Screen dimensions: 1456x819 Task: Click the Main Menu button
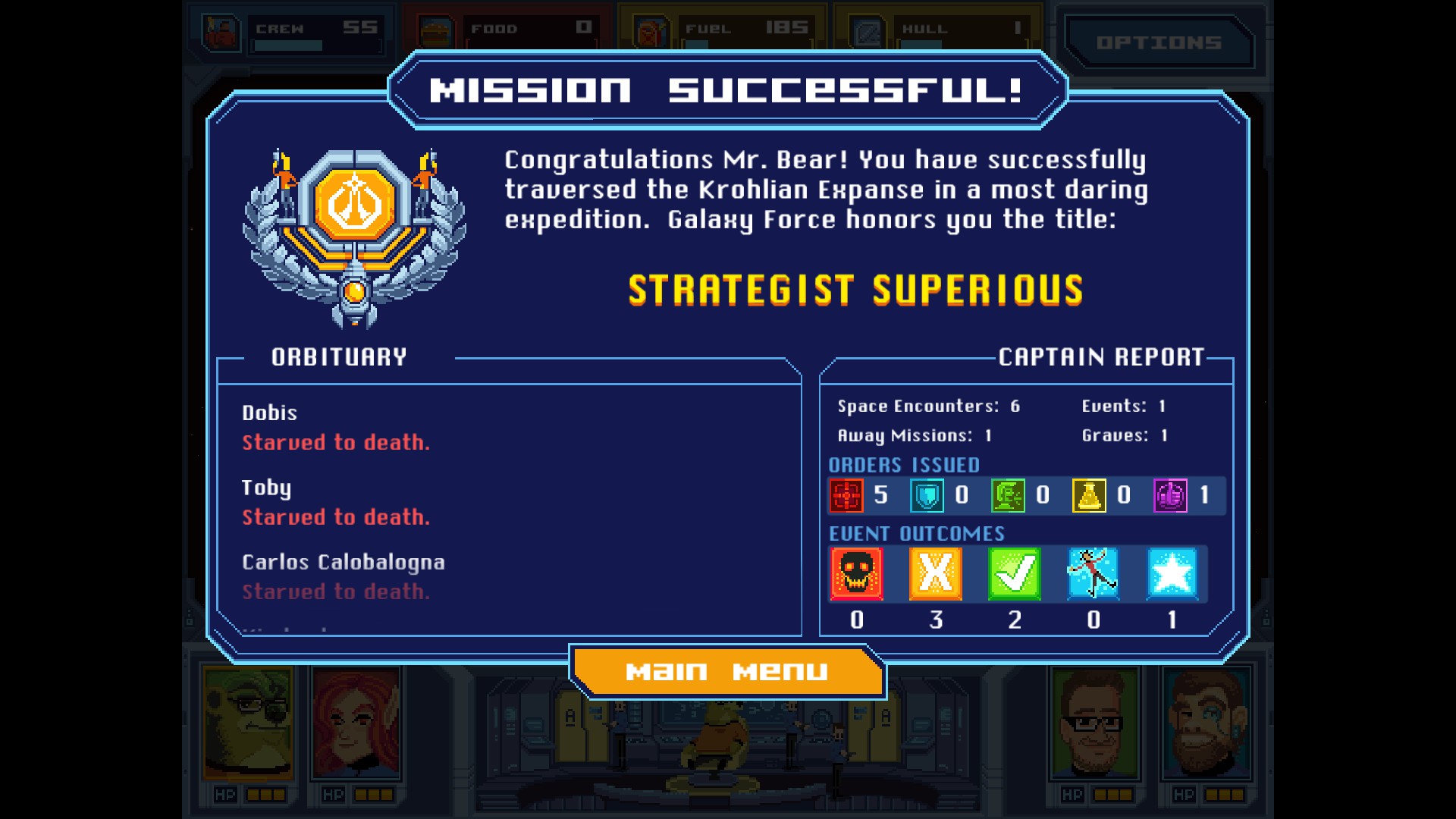coord(727,670)
